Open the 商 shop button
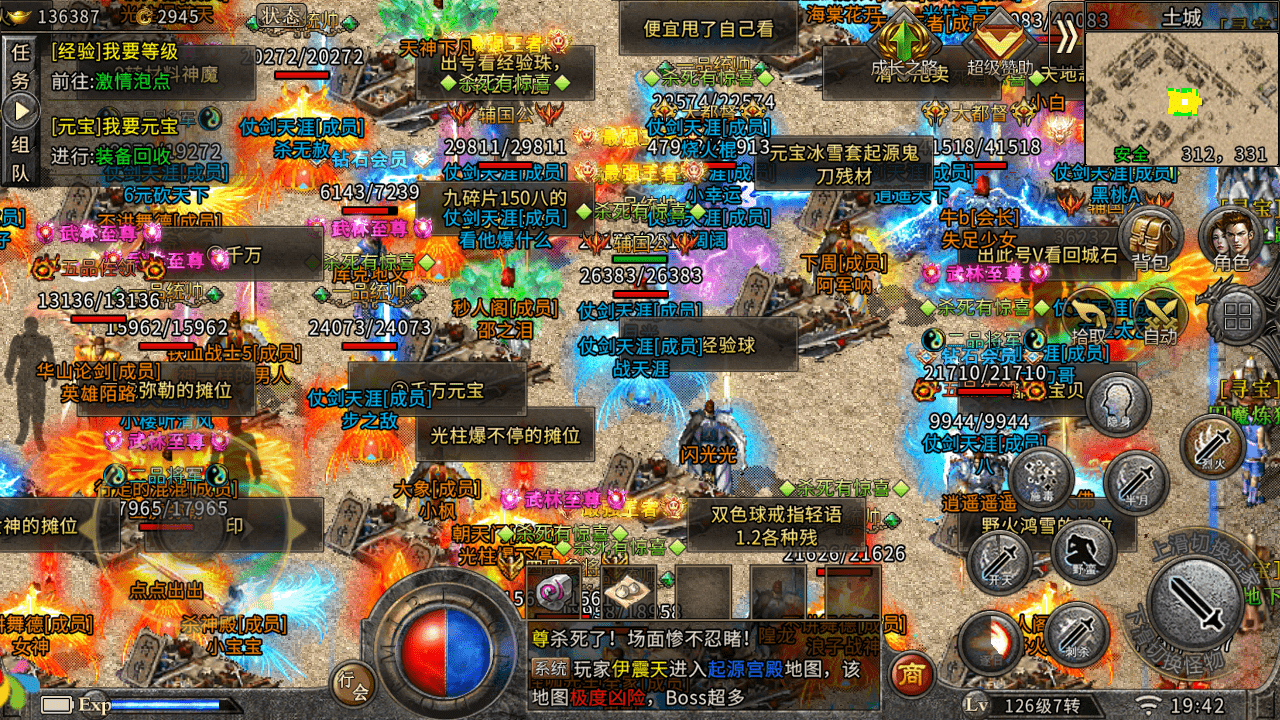The image size is (1280, 720). [x=910, y=675]
